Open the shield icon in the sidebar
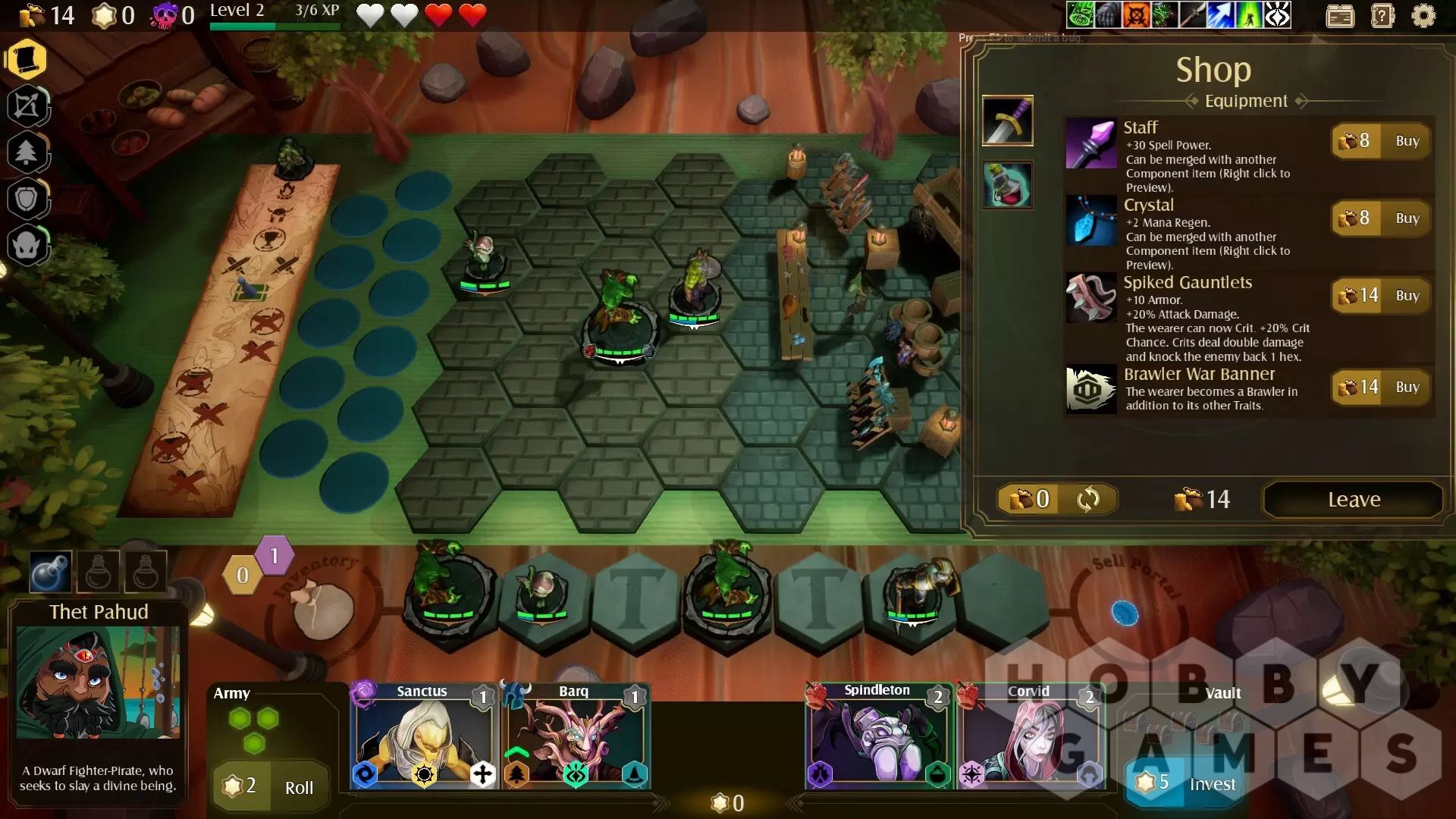1456x819 pixels. point(27,199)
